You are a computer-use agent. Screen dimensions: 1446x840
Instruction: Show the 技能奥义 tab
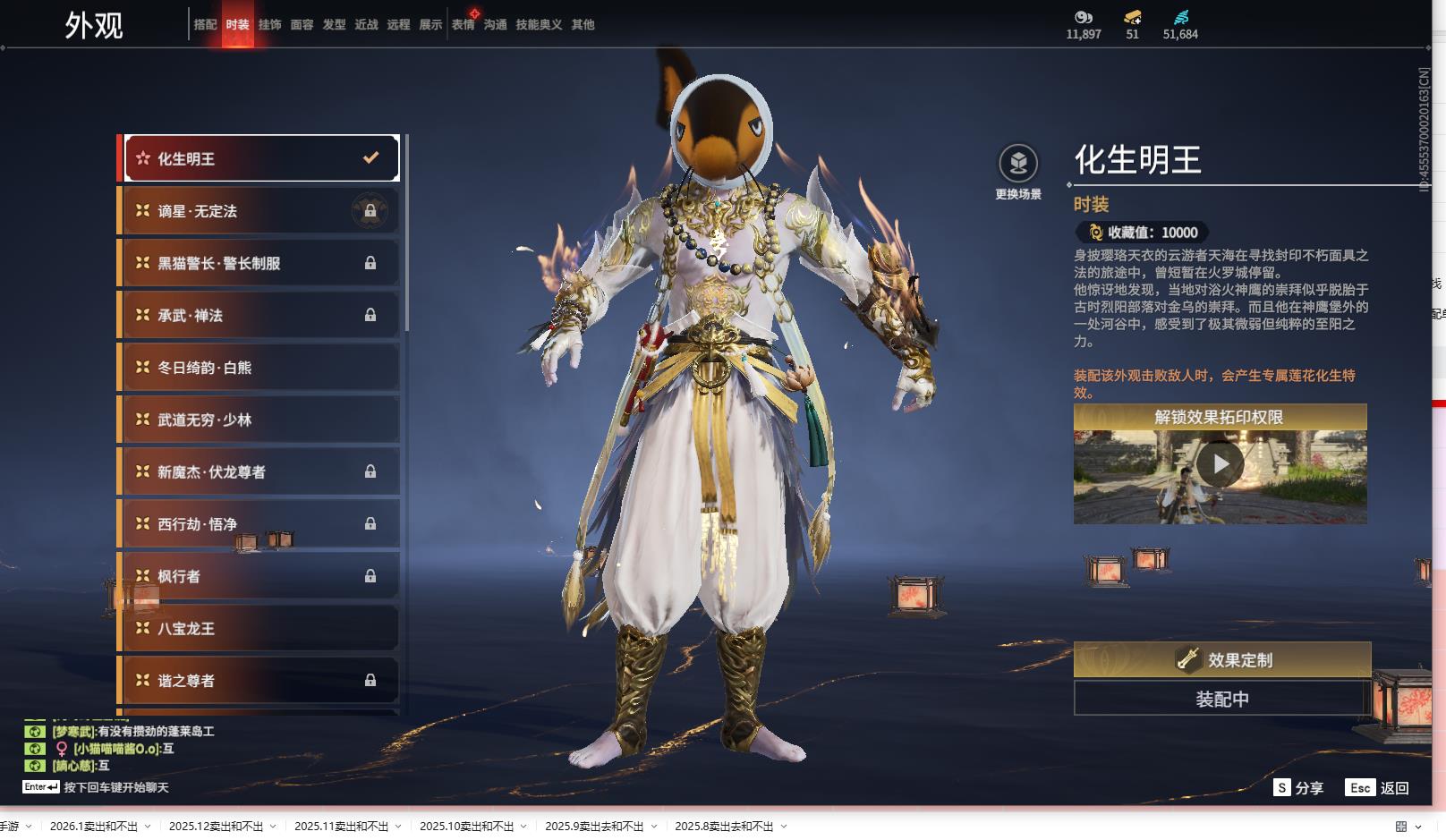point(539,25)
